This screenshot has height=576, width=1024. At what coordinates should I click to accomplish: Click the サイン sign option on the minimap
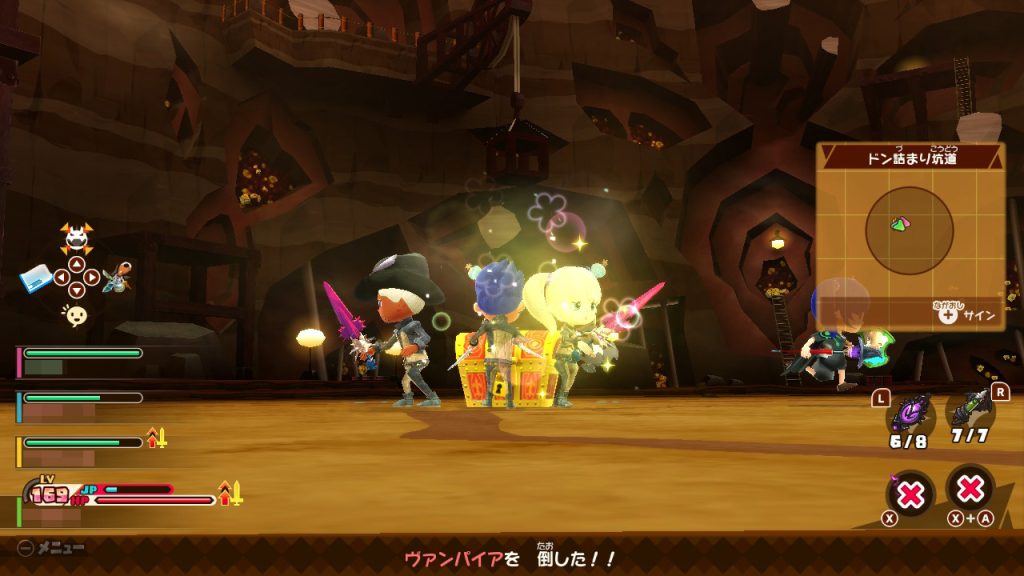(965, 316)
